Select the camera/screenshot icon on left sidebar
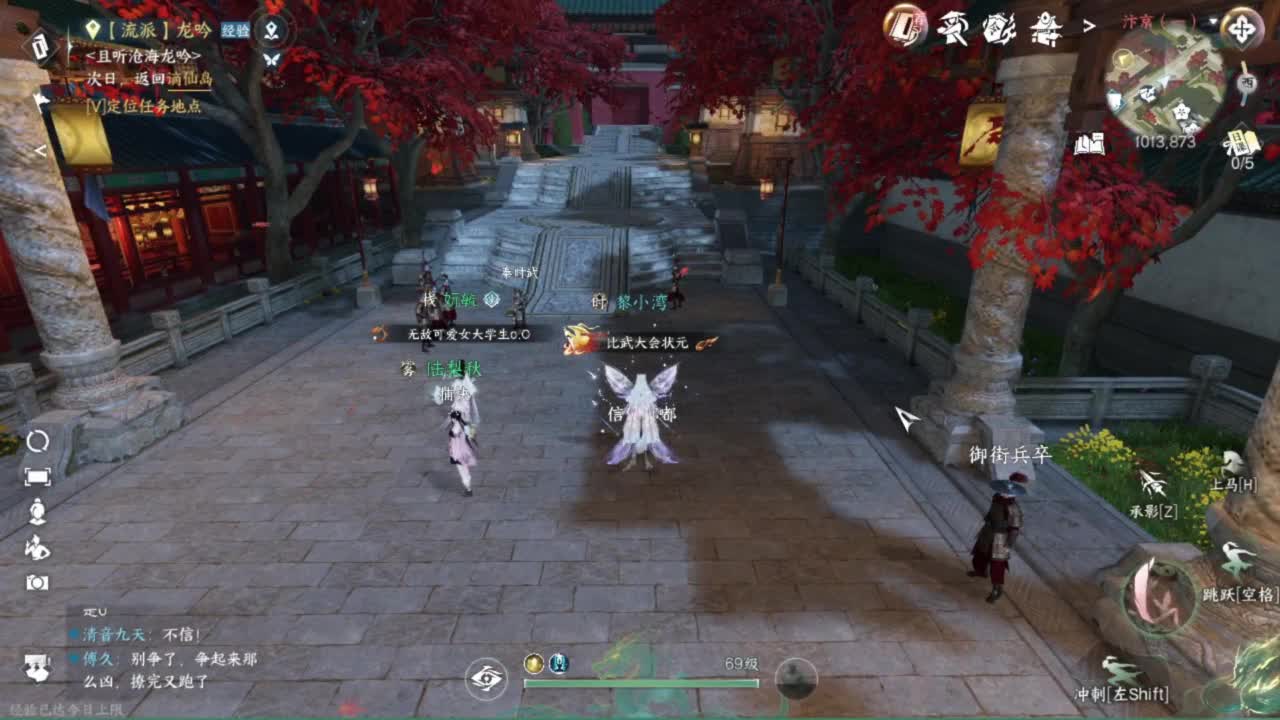 (38, 581)
